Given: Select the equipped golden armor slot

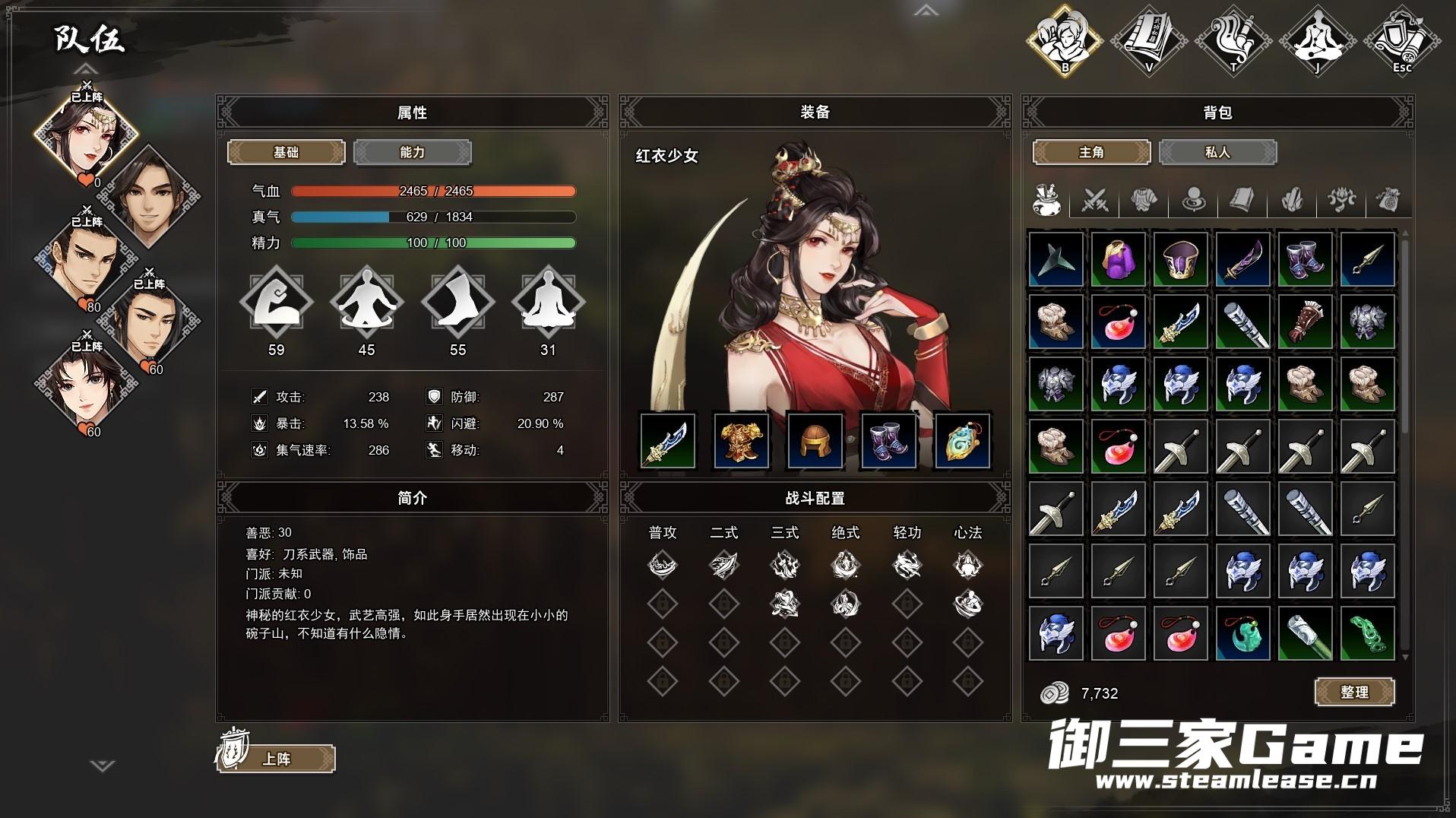Looking at the screenshot, I should [x=741, y=441].
